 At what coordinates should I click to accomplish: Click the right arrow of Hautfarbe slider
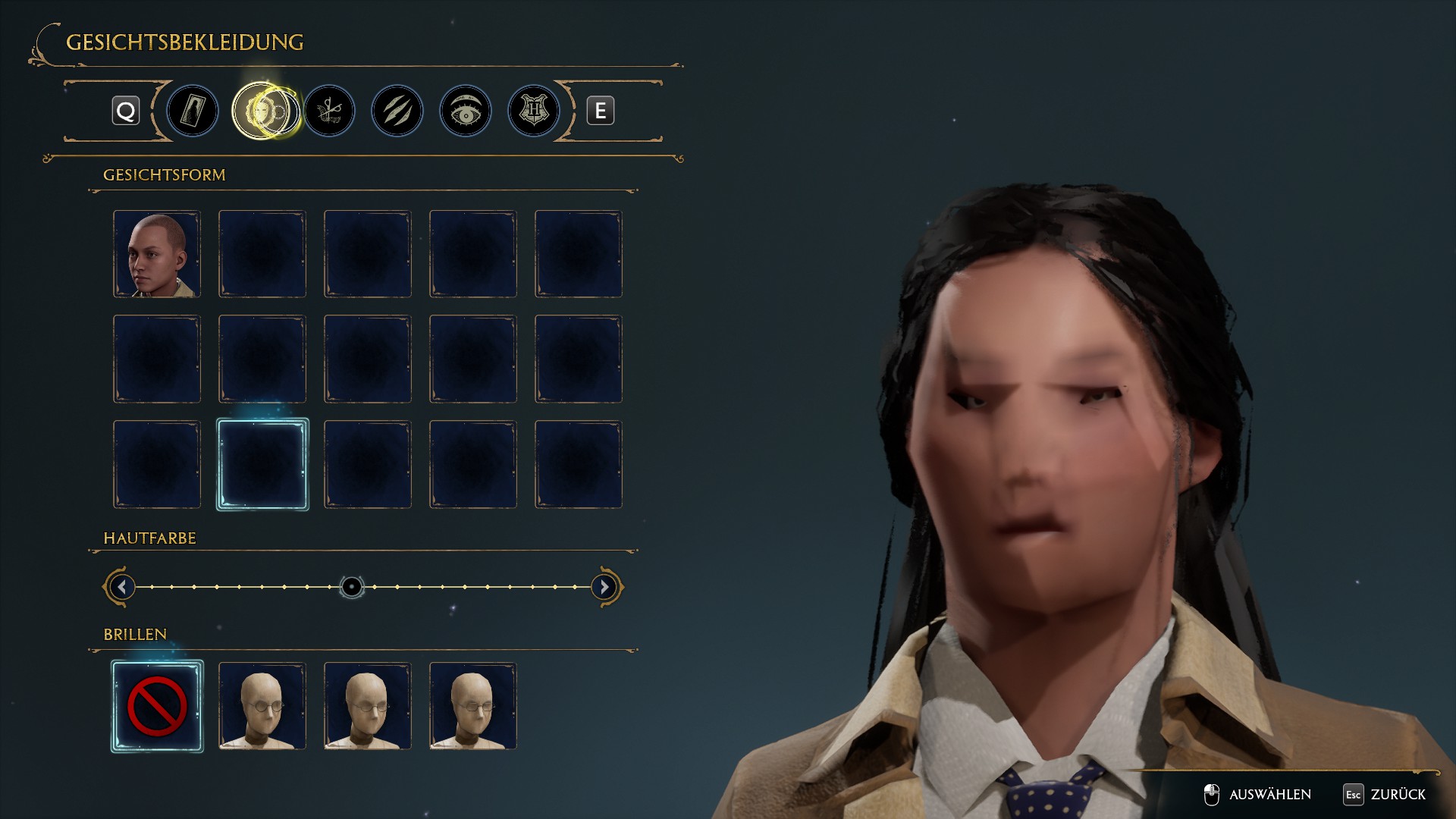point(604,587)
